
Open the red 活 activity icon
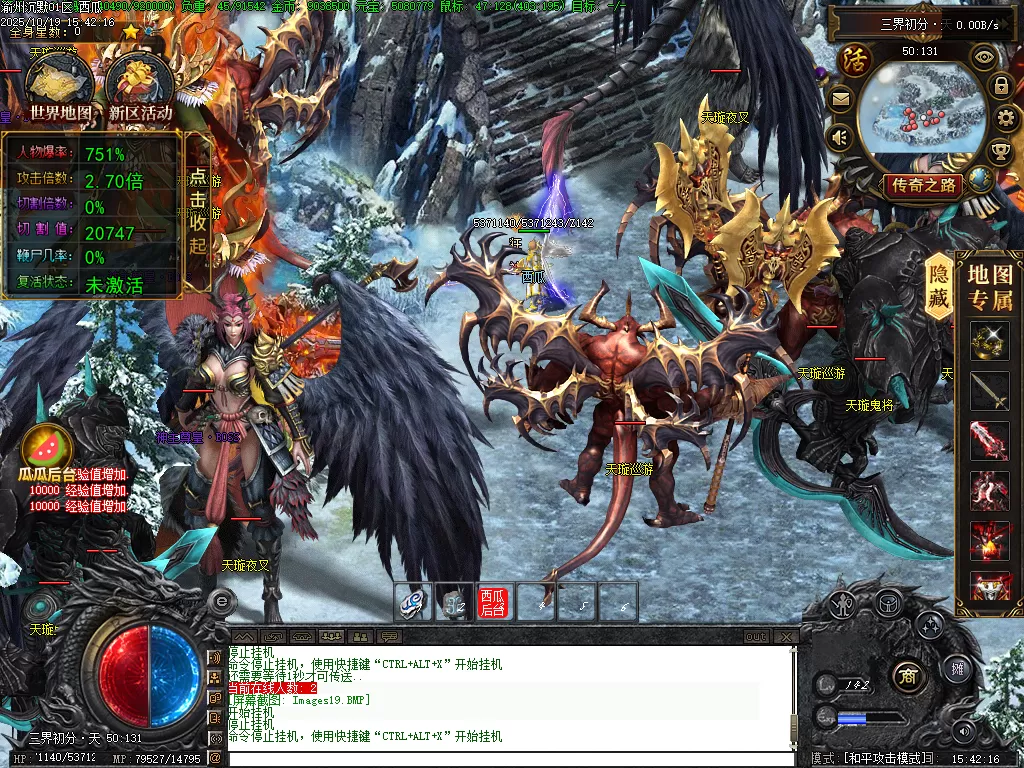coord(855,60)
